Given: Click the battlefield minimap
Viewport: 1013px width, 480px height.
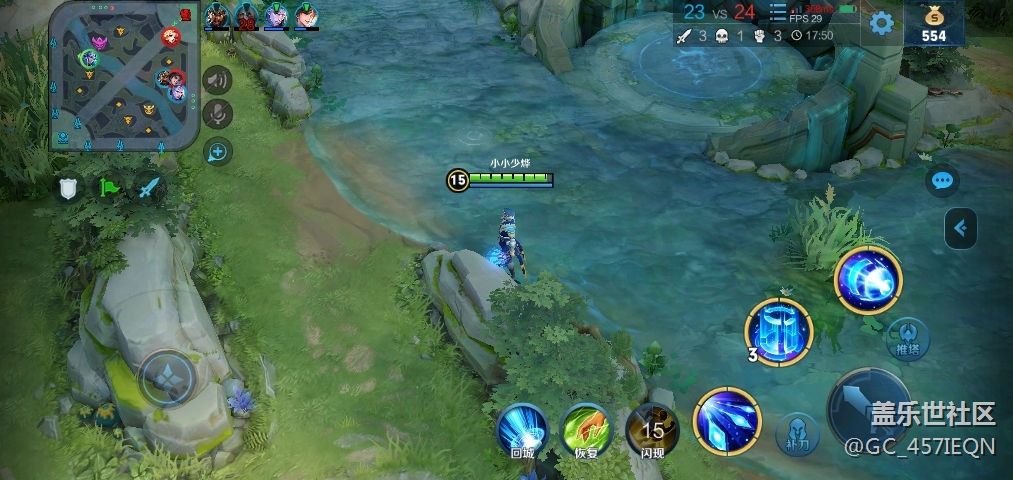Looking at the screenshot, I should pyautogui.click(x=125, y=76).
